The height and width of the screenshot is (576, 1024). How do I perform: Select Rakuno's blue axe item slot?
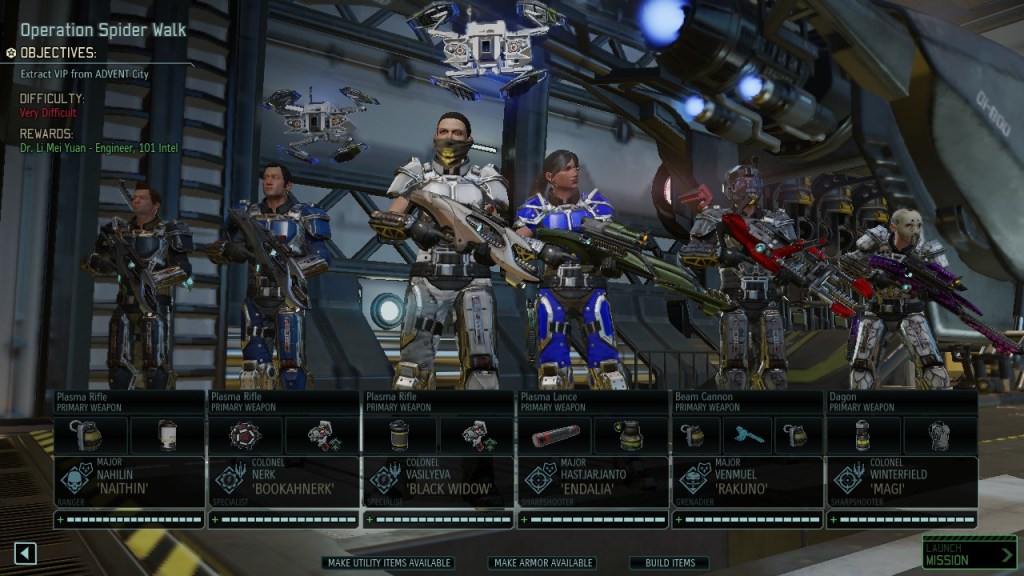pyautogui.click(x=747, y=435)
